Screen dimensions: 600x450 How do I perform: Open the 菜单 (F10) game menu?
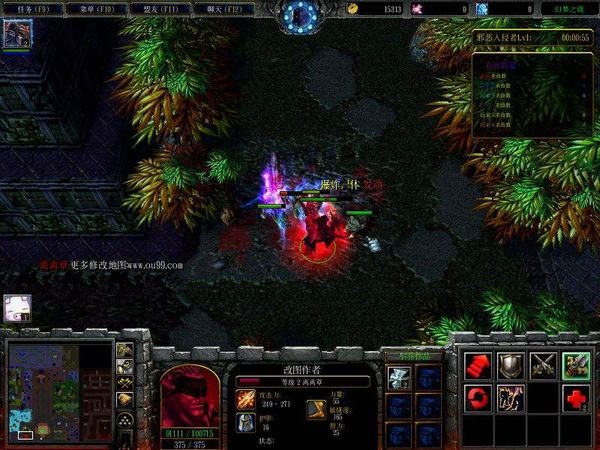click(x=88, y=9)
